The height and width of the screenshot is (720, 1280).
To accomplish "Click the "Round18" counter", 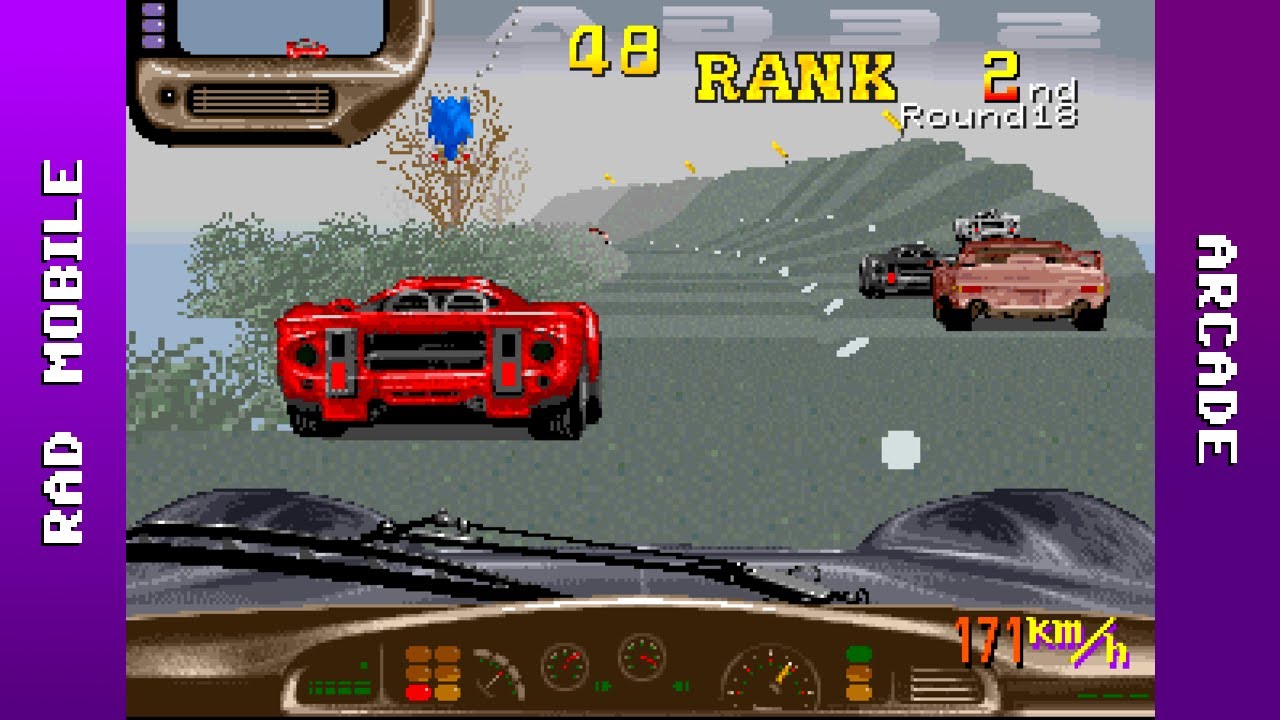I will [990, 118].
